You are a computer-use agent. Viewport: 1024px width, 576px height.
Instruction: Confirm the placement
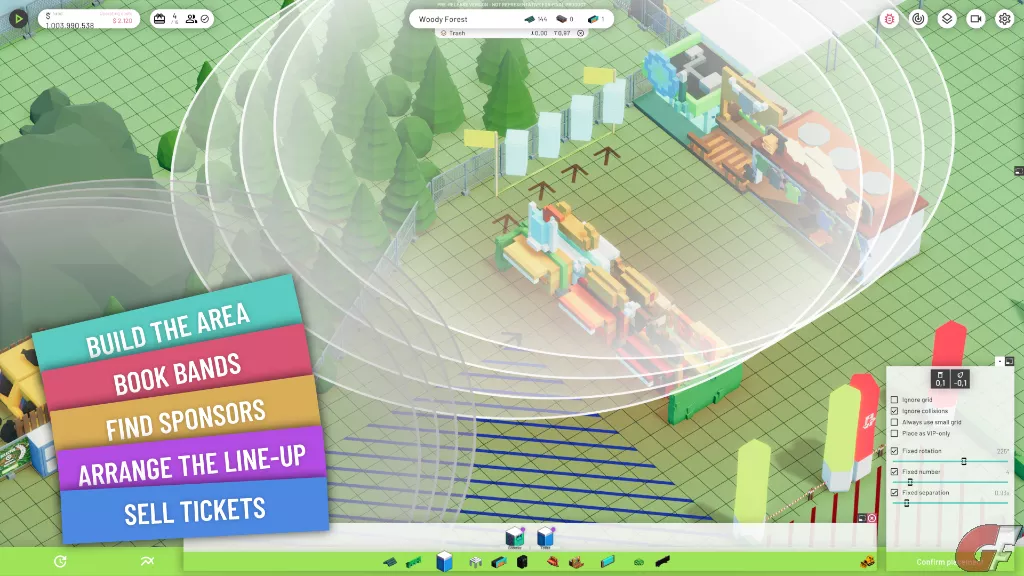click(944, 562)
